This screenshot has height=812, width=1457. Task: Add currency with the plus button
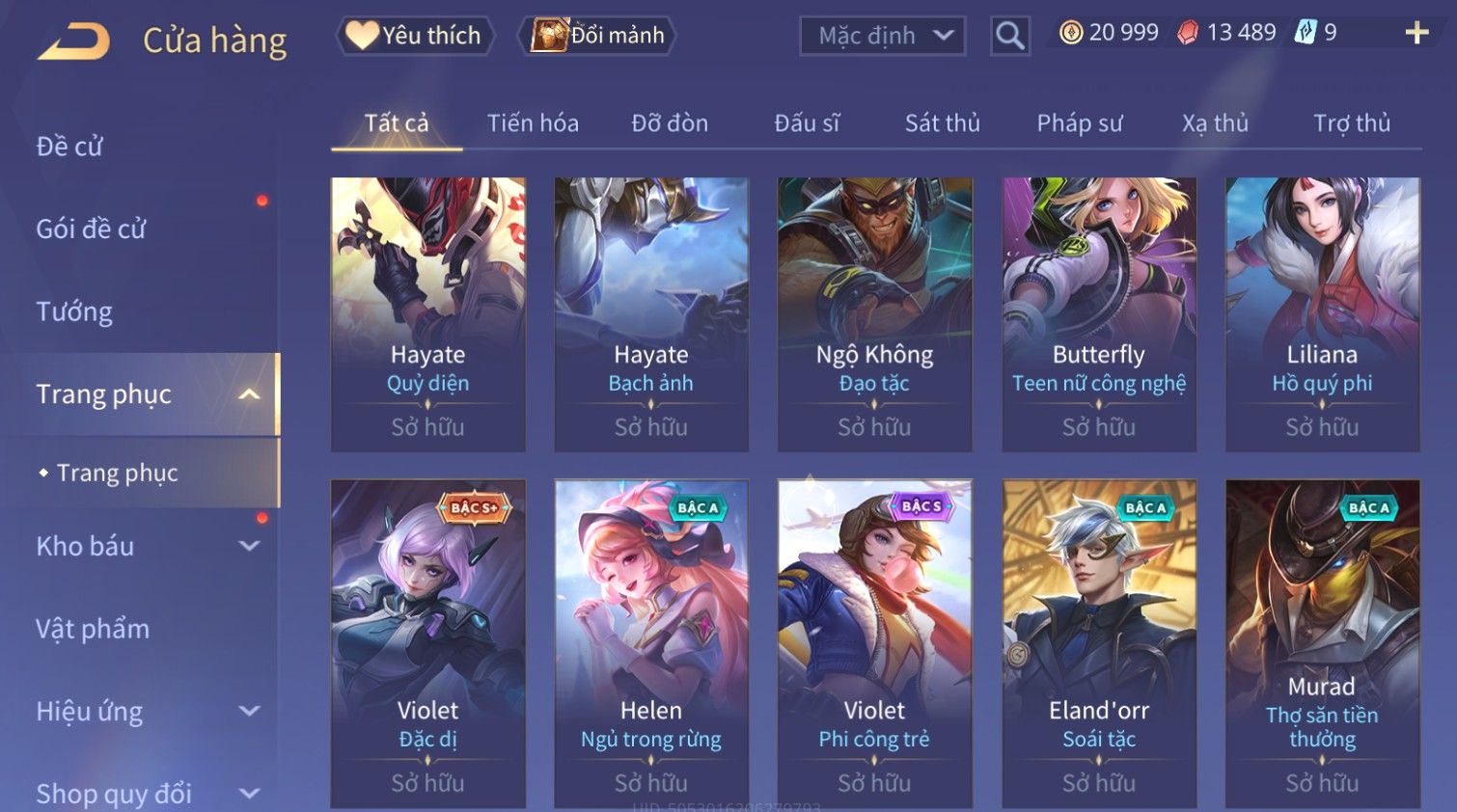[x=1416, y=33]
